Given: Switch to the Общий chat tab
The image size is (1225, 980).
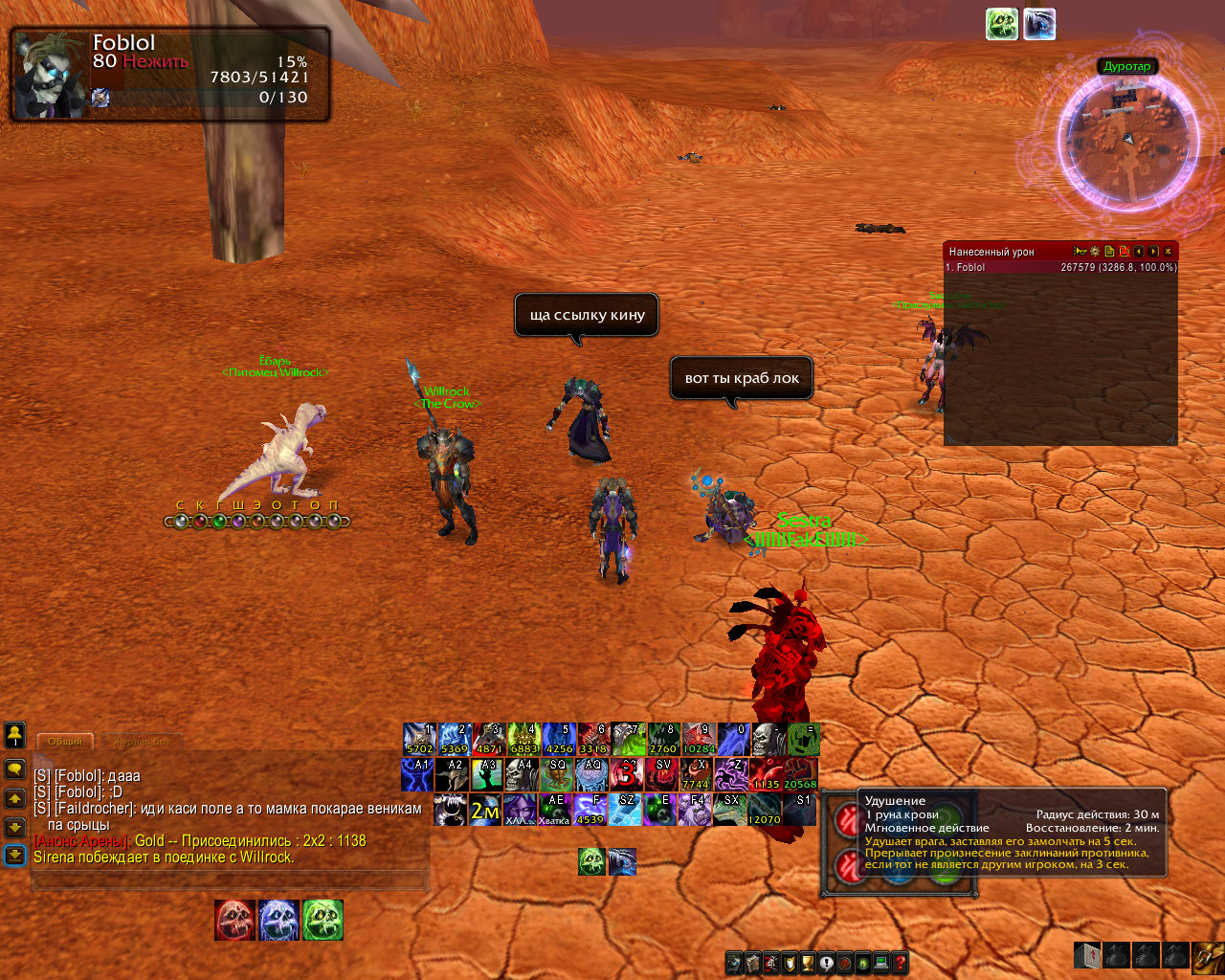Looking at the screenshot, I should coord(65,742).
